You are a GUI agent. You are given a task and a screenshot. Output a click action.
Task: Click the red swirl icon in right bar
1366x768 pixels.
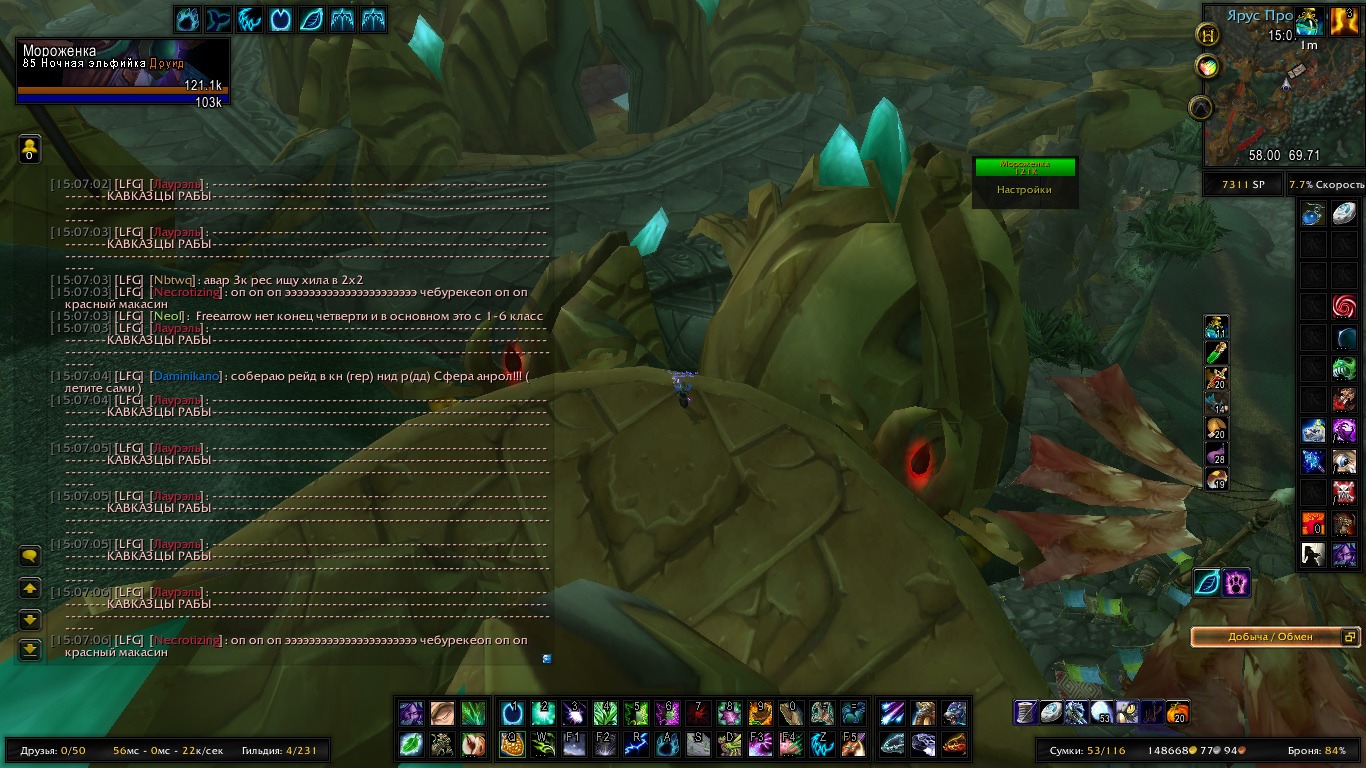tap(1344, 305)
